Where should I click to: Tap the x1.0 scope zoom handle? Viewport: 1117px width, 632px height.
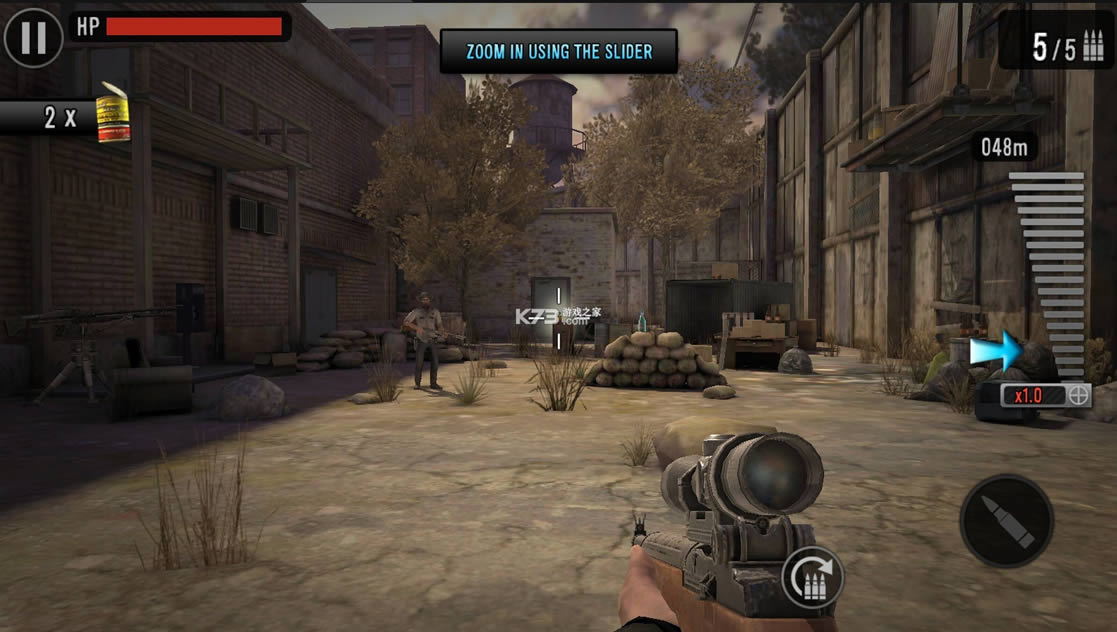[1046, 395]
